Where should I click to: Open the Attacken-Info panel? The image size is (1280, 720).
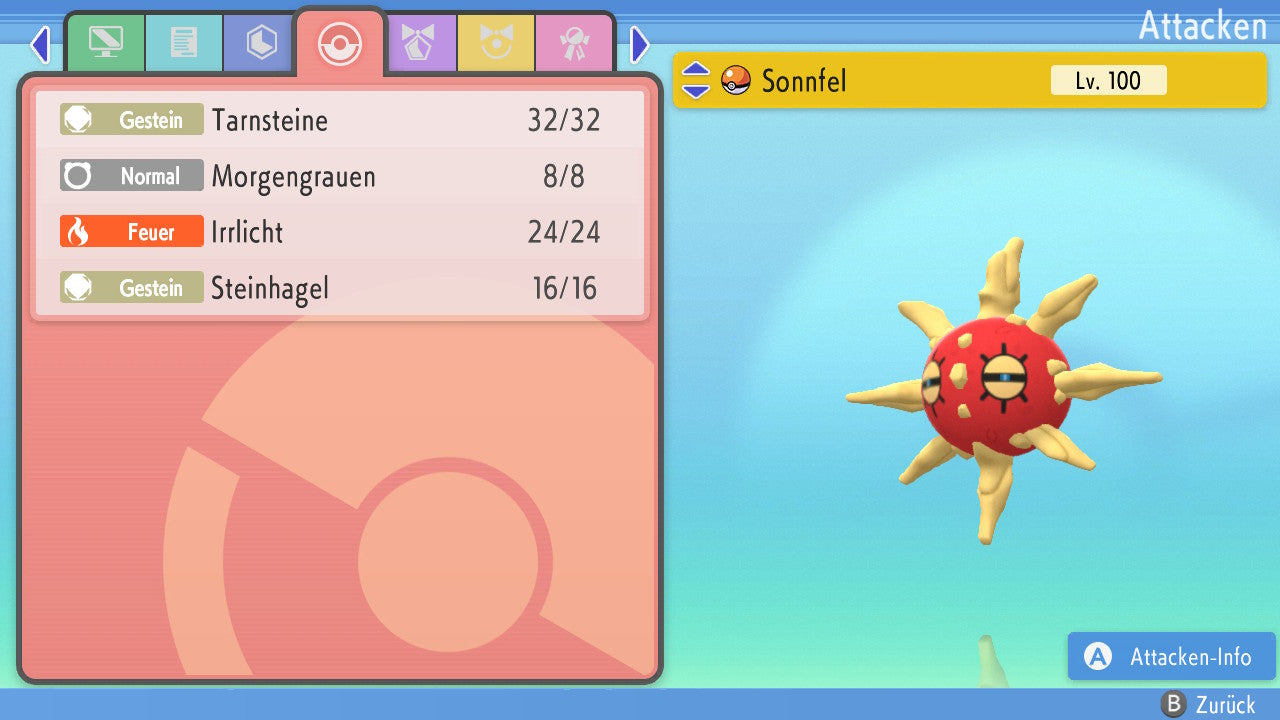[x=1172, y=657]
